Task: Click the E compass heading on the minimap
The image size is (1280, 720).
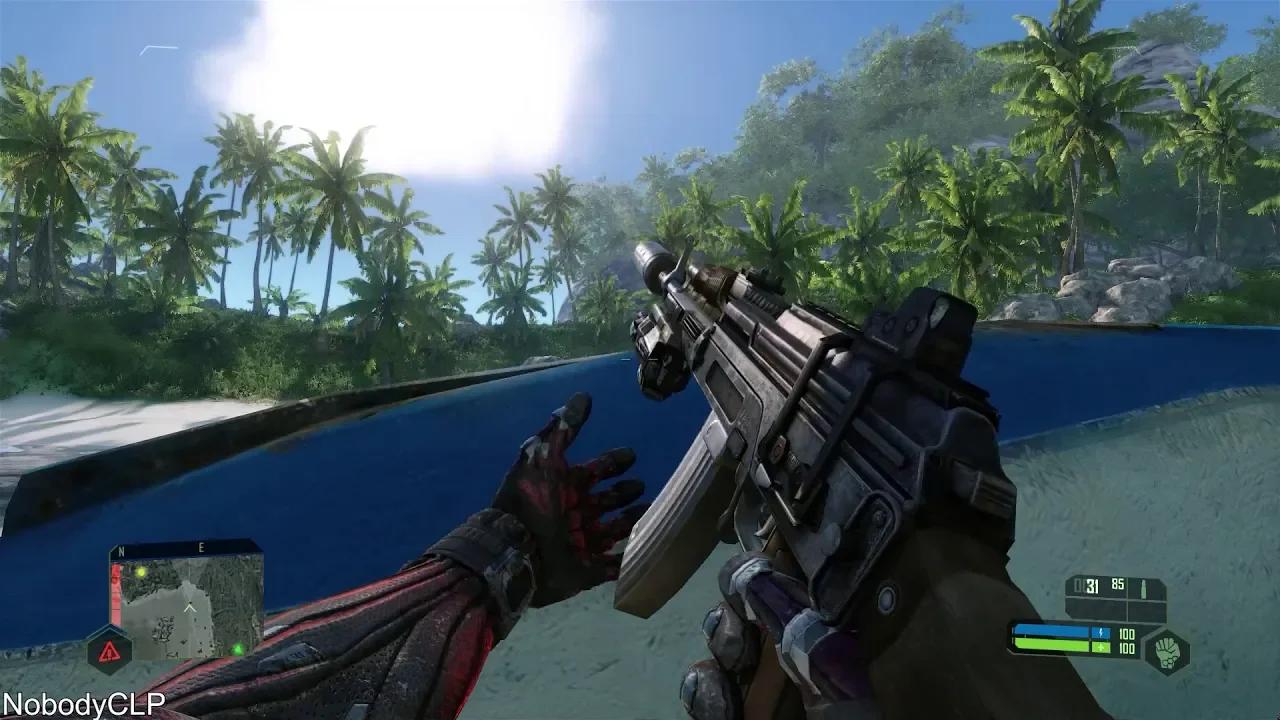Action: click(202, 547)
